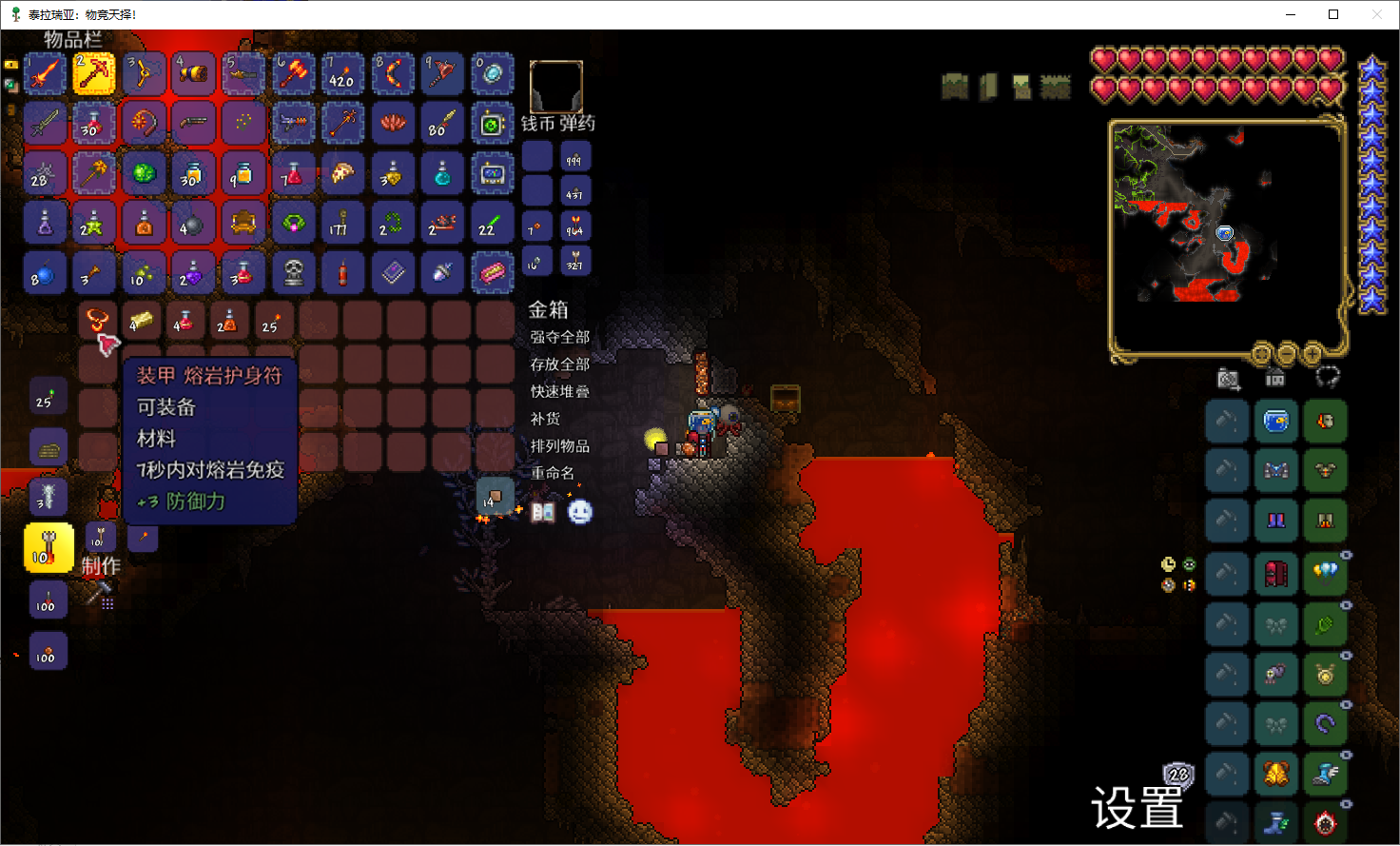Zoom out the minimap with minus button
1400x846 pixels.
tap(1287, 354)
